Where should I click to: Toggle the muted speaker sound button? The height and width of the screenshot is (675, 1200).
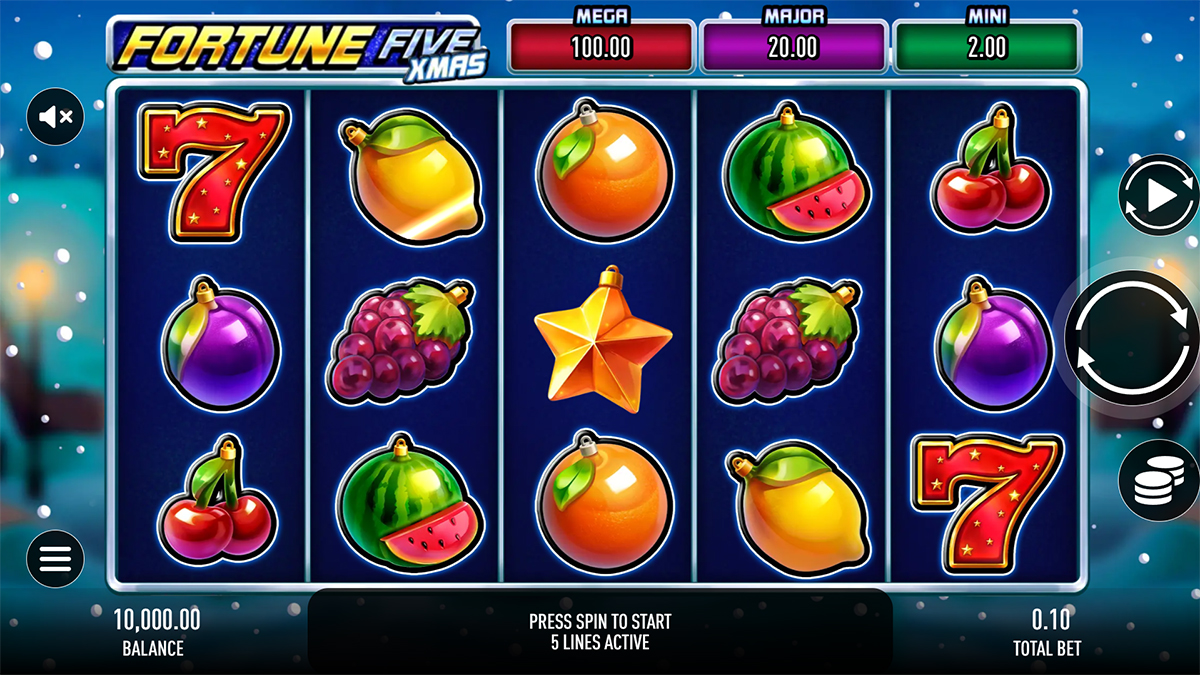coord(55,117)
